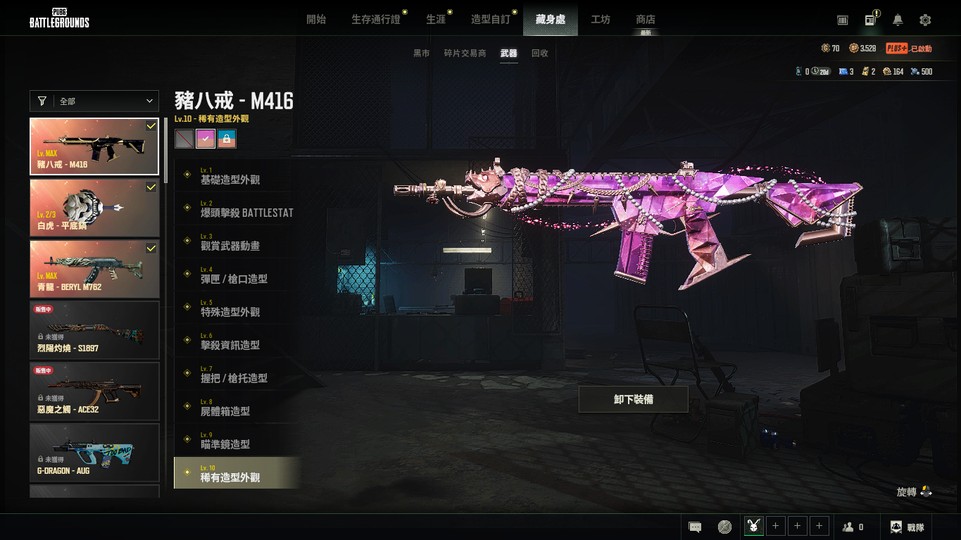
Task: Choose the 青龍 - BERYL M762 skin
Action: coord(94,269)
